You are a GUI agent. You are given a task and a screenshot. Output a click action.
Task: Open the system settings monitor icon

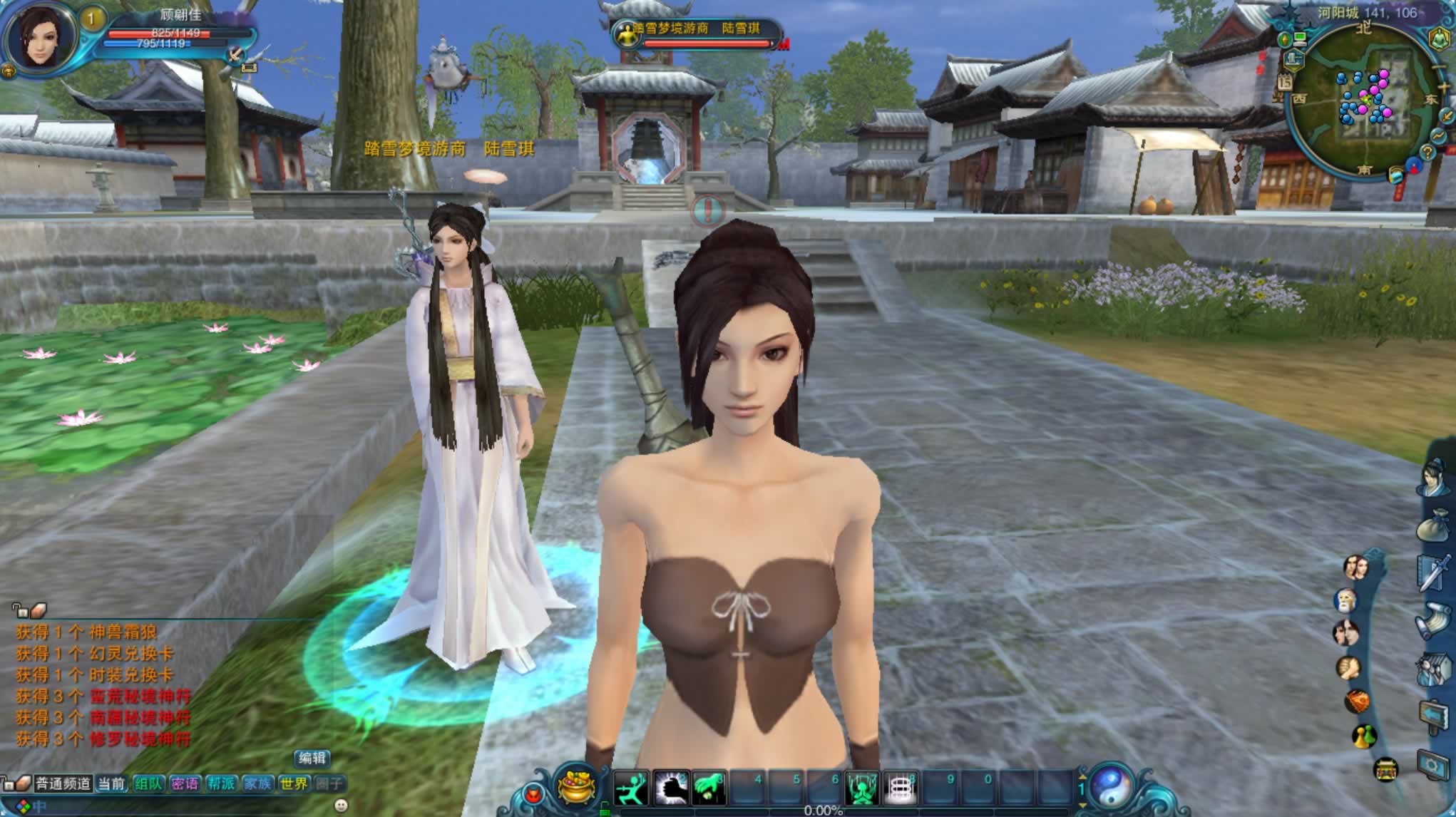click(1435, 764)
